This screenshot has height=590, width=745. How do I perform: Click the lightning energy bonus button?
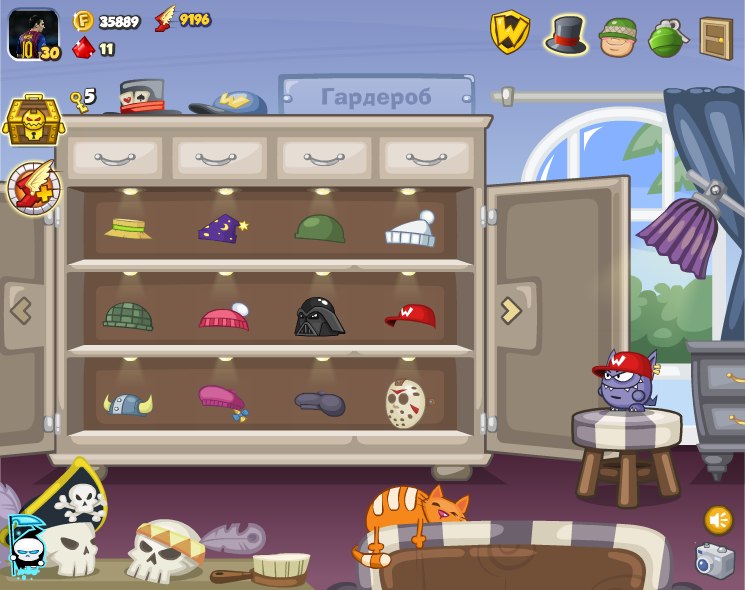pyautogui.click(x=33, y=187)
